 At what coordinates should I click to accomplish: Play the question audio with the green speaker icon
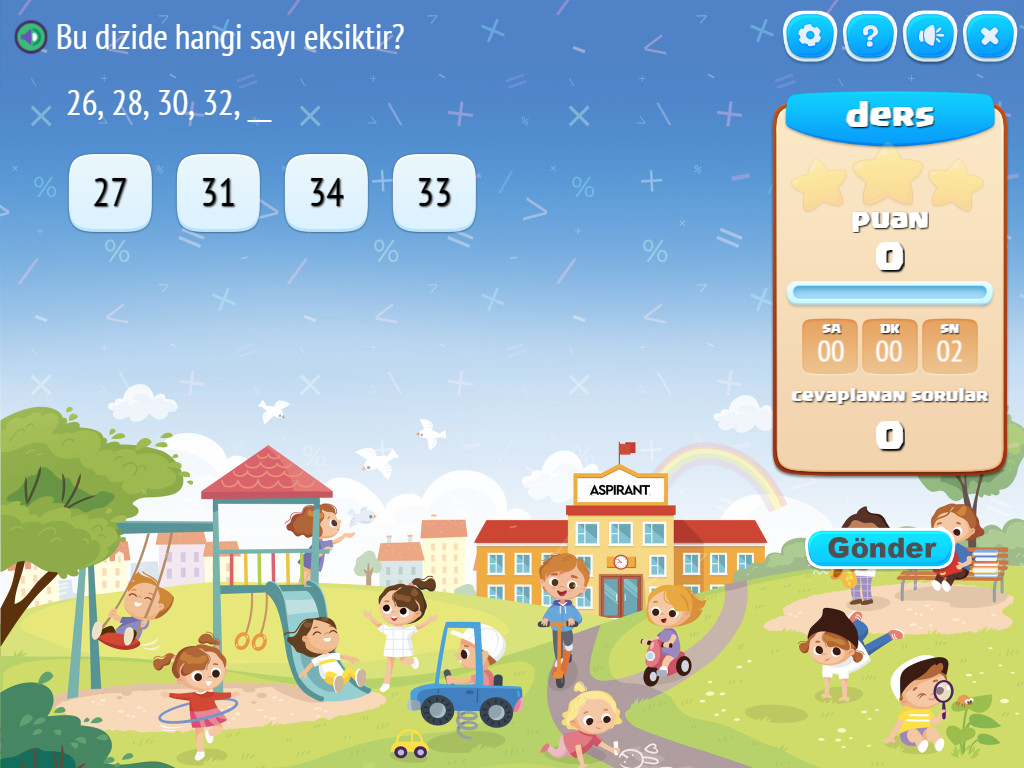point(31,38)
